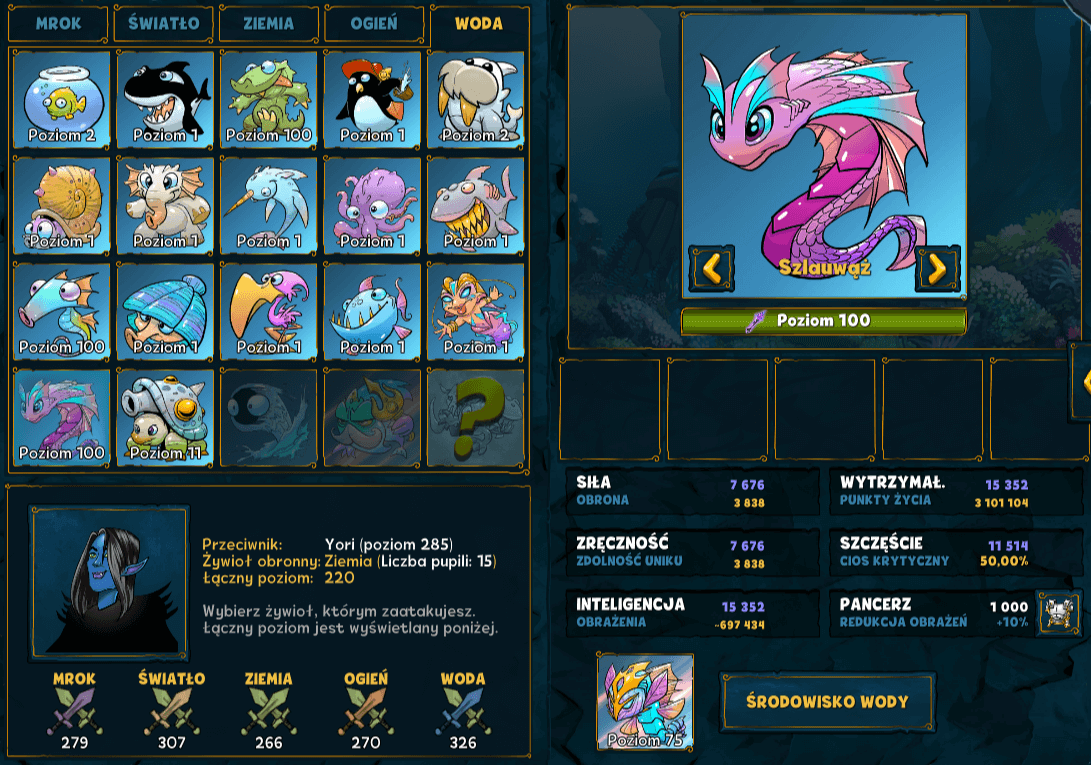Viewport: 1091px width, 765px height.
Task: Pick the purple octopus pet
Action: point(372,205)
